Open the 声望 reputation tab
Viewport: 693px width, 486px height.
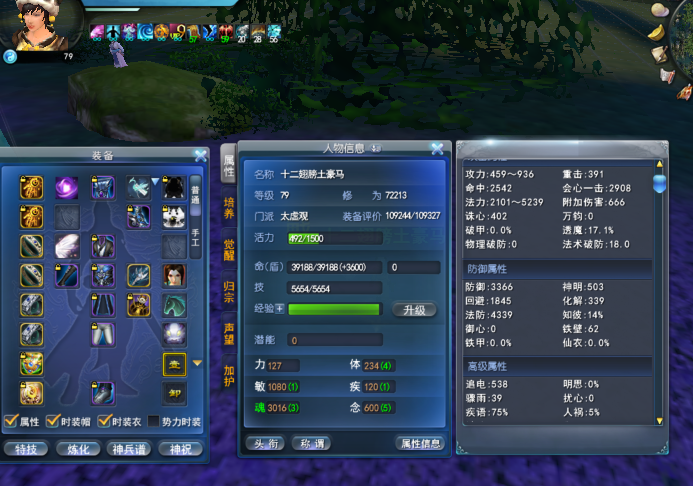click(228, 333)
